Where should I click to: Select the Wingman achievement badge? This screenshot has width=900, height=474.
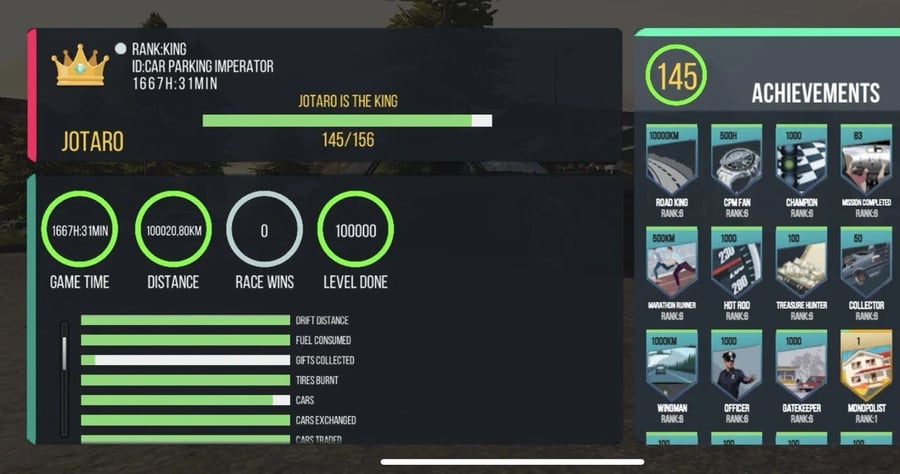coord(672,368)
